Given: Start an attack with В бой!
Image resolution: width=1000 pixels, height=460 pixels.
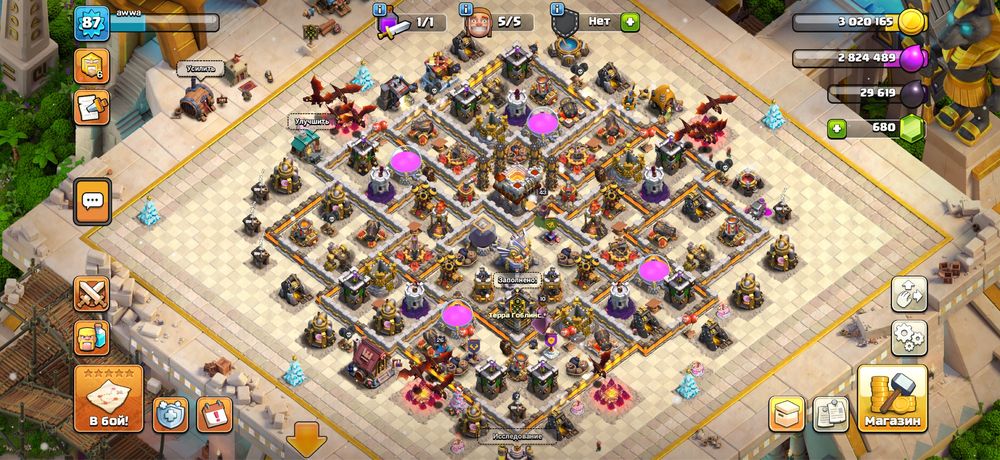Looking at the screenshot, I should [x=108, y=398].
